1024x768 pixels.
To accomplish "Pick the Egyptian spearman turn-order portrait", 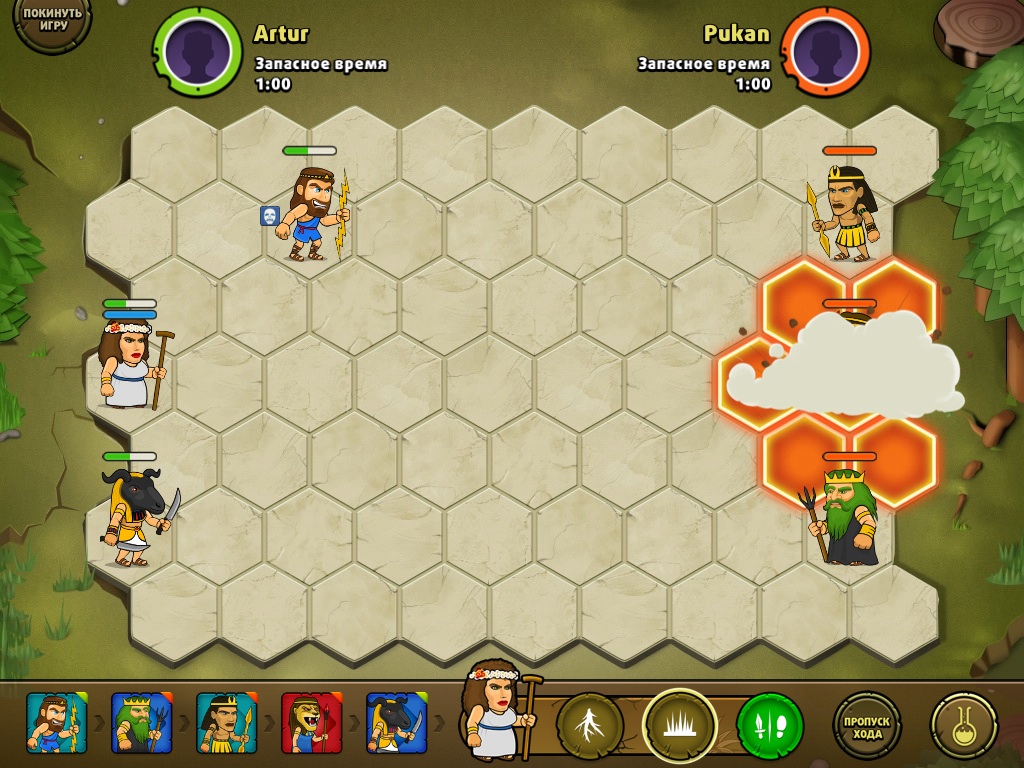I will click(x=226, y=723).
